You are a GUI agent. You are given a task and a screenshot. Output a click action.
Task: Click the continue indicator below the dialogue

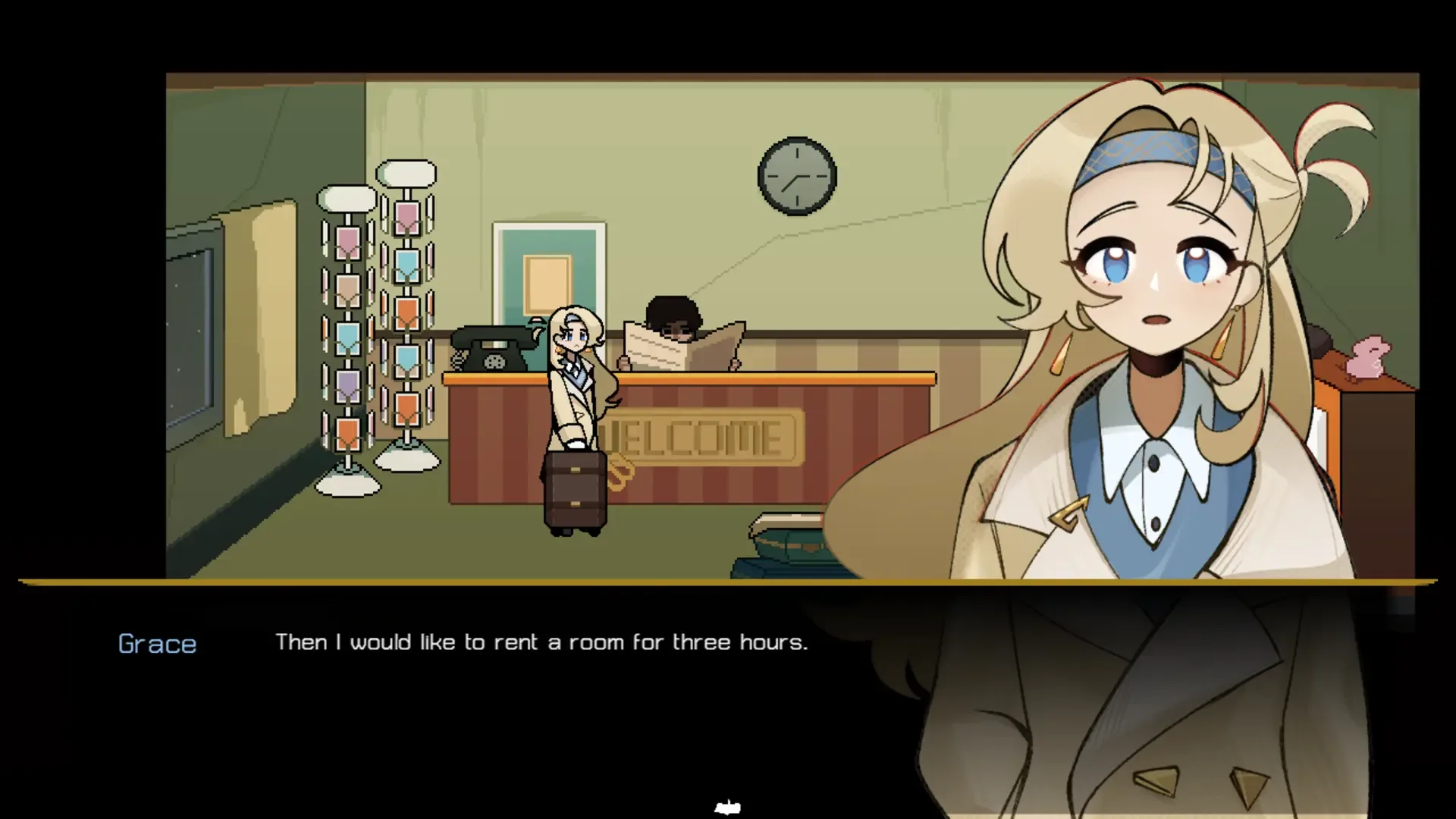[727, 806]
